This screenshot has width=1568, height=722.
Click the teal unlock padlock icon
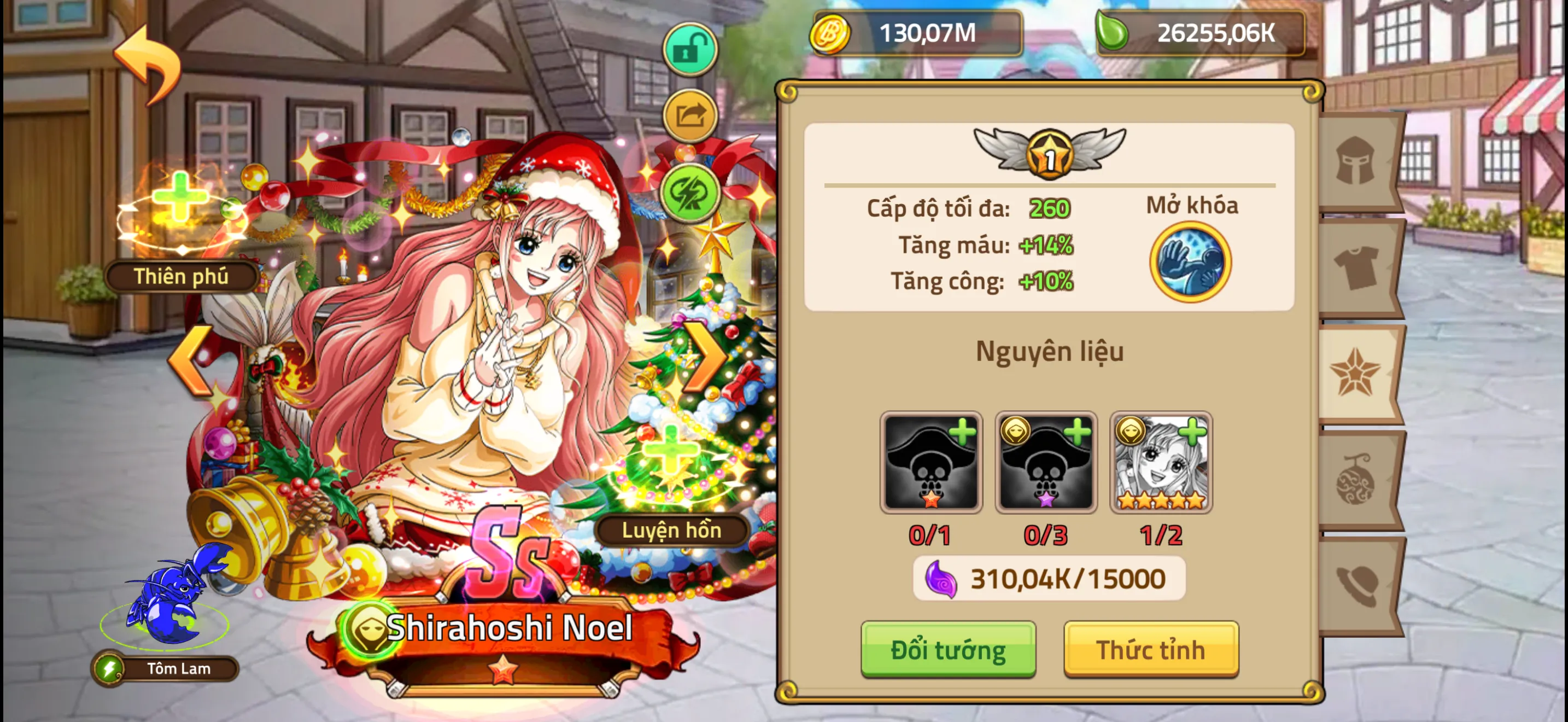point(691,50)
